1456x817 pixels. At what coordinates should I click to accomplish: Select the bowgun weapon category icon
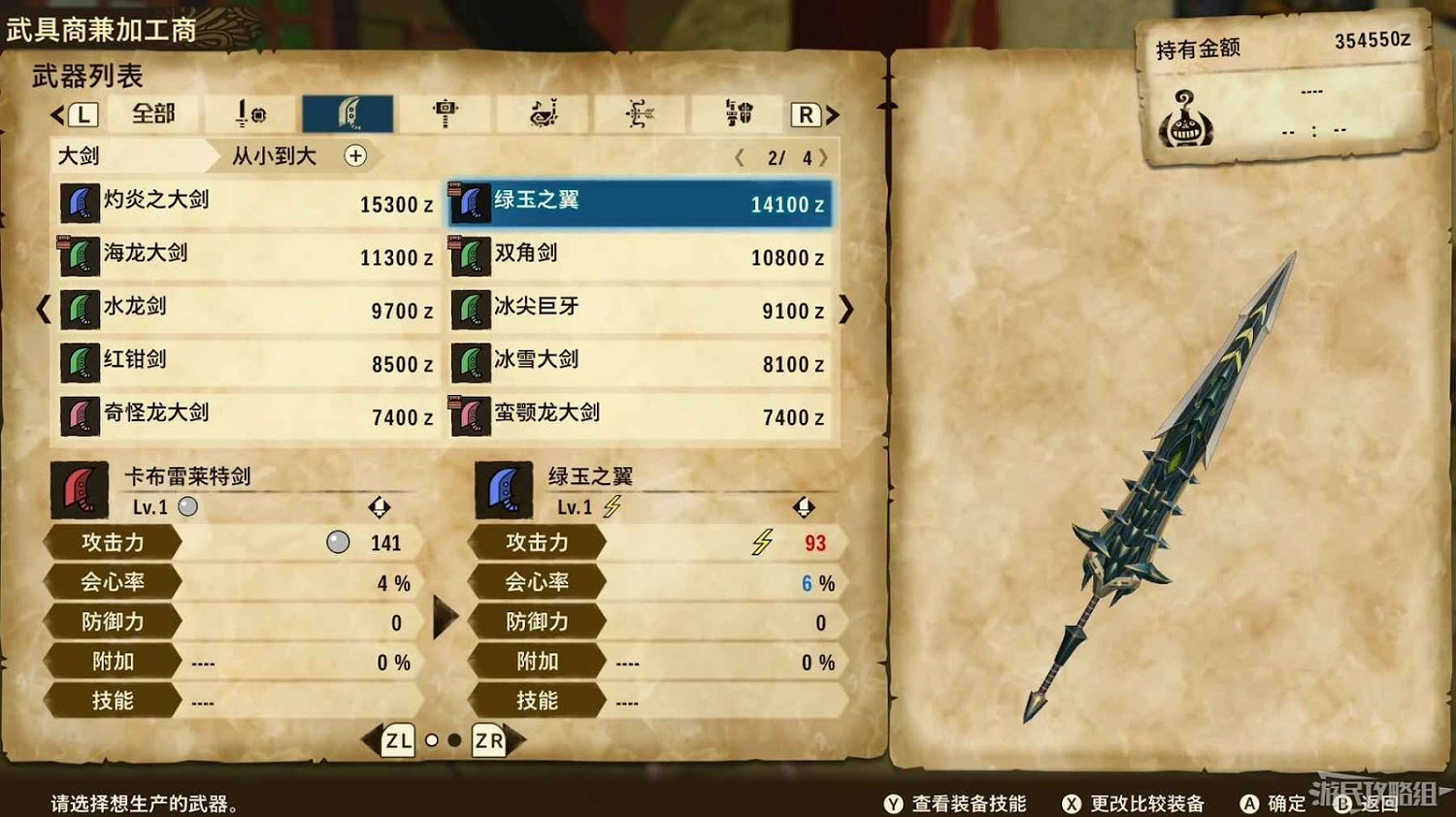click(x=734, y=112)
